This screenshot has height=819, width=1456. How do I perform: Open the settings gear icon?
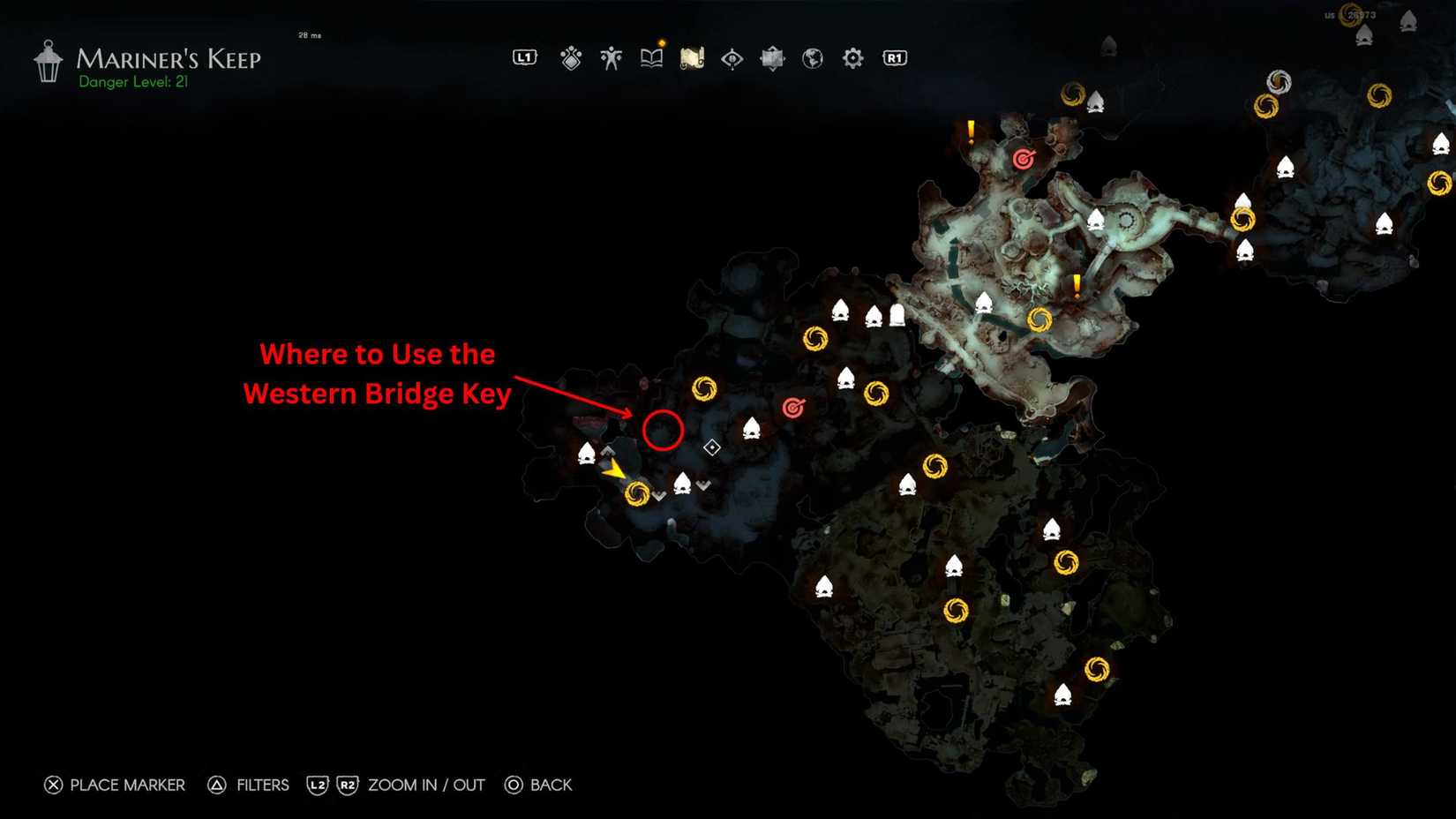click(x=852, y=57)
